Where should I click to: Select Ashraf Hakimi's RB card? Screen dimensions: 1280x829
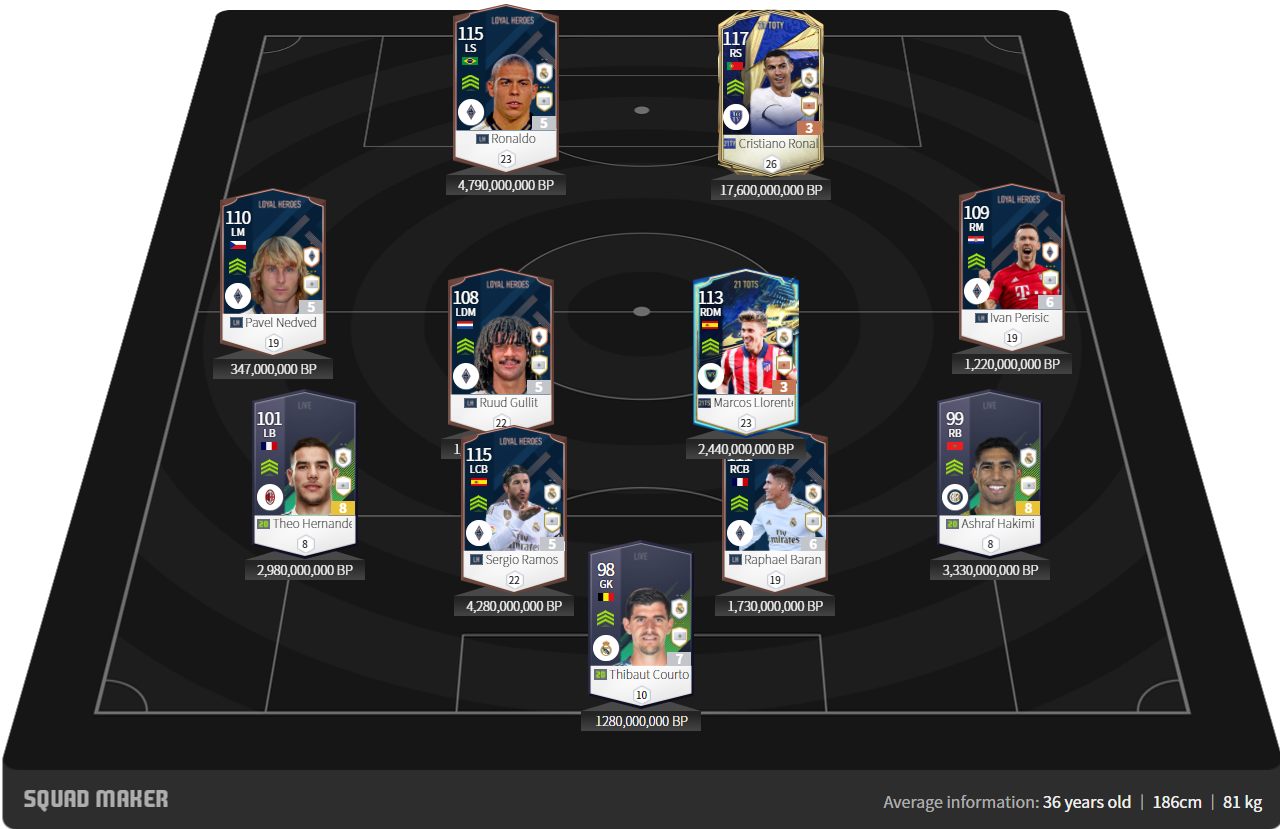[x=989, y=465]
